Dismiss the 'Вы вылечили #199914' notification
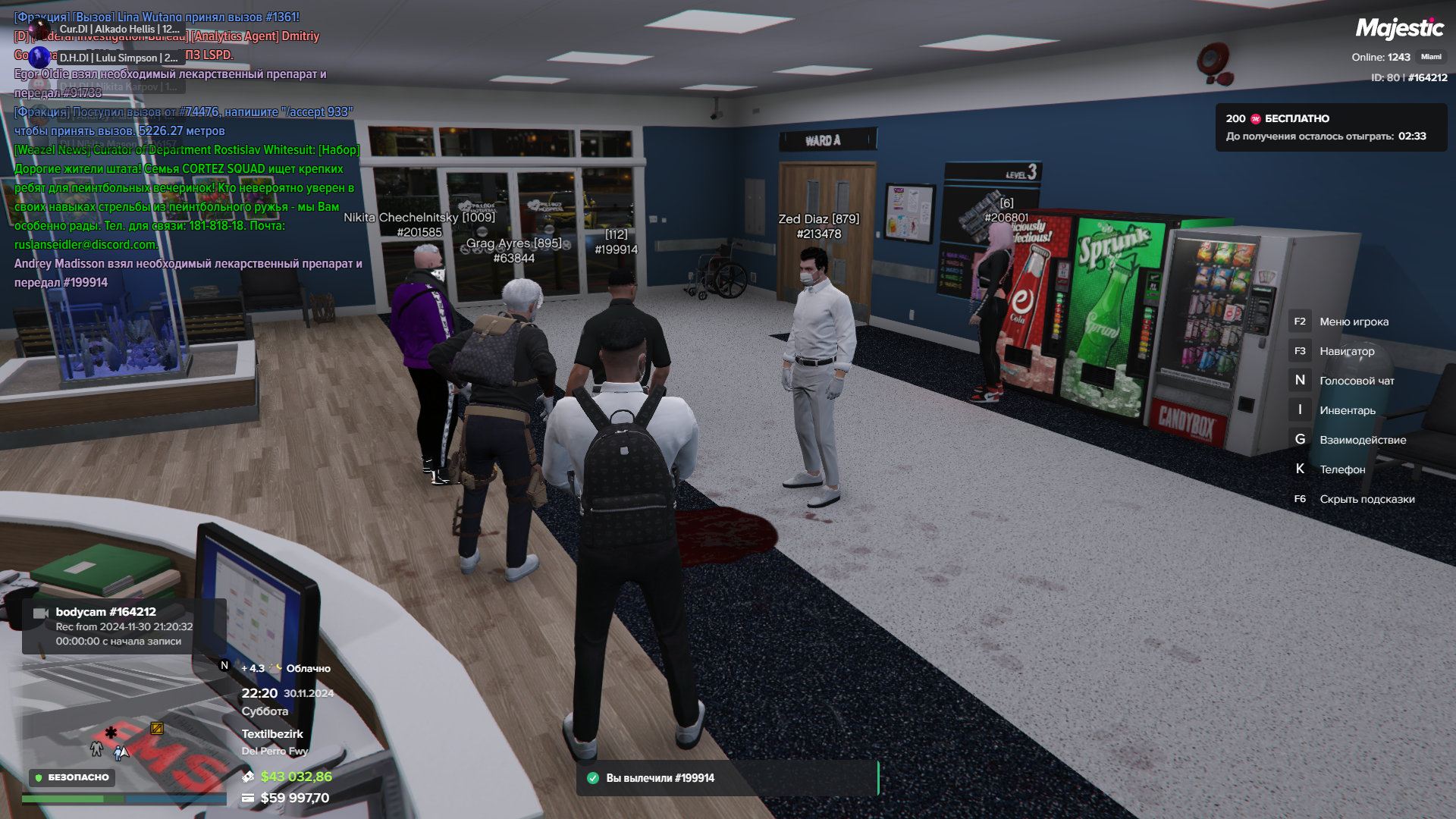This screenshot has width=1456, height=819. click(x=726, y=778)
